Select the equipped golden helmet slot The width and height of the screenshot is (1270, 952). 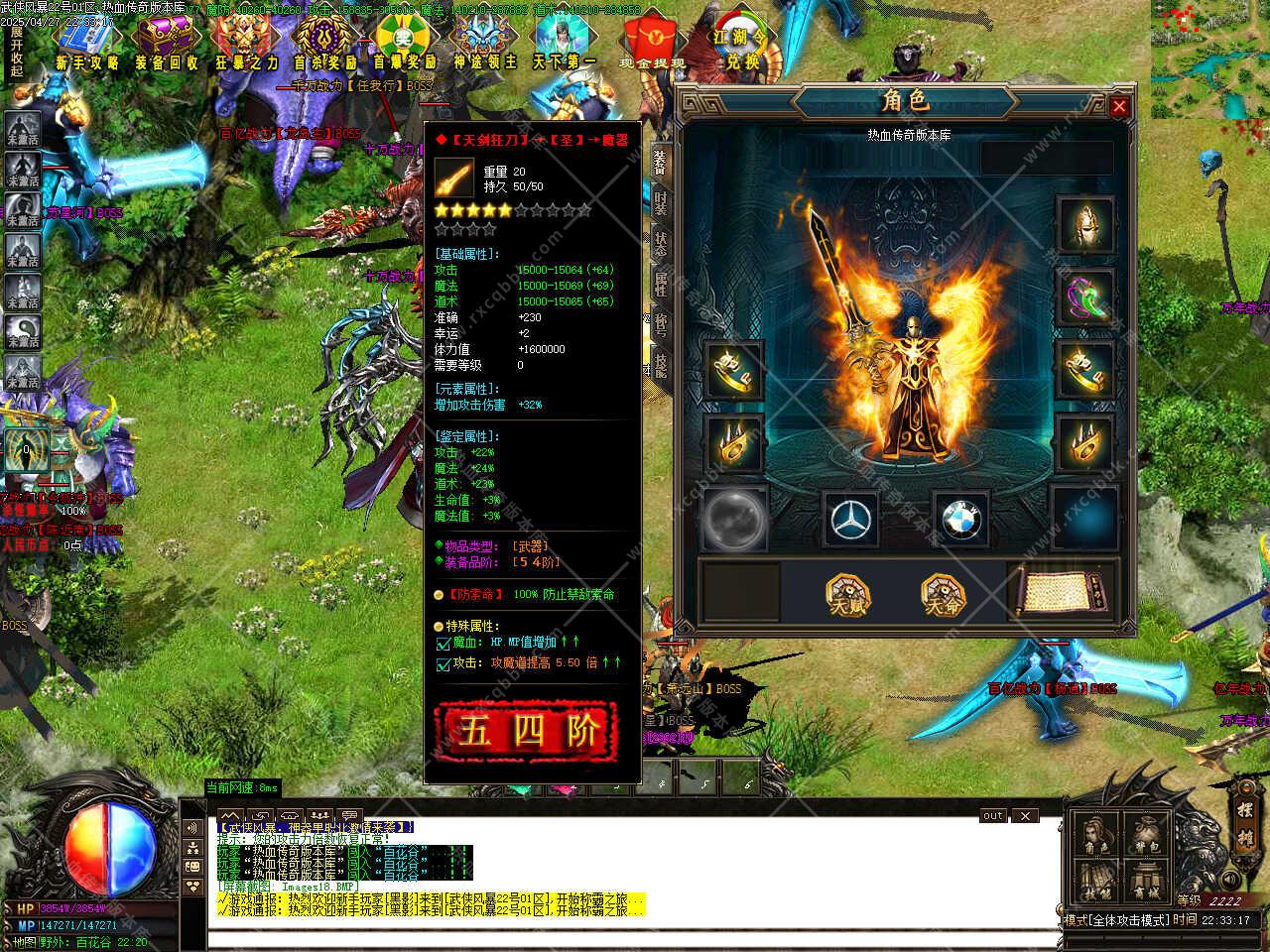1085,224
